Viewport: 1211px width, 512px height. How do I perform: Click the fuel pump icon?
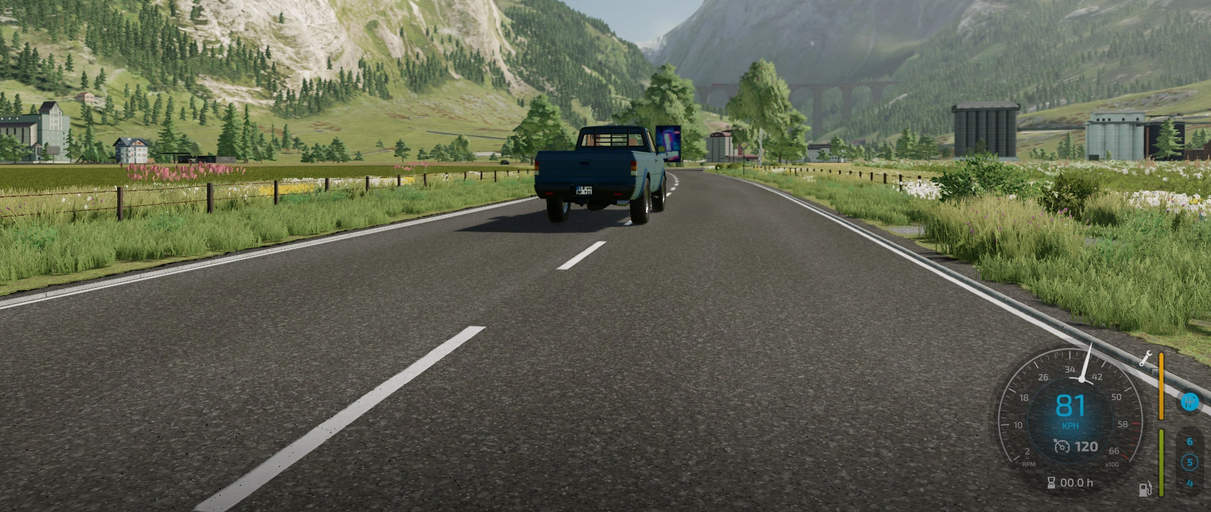pyautogui.click(x=1144, y=489)
